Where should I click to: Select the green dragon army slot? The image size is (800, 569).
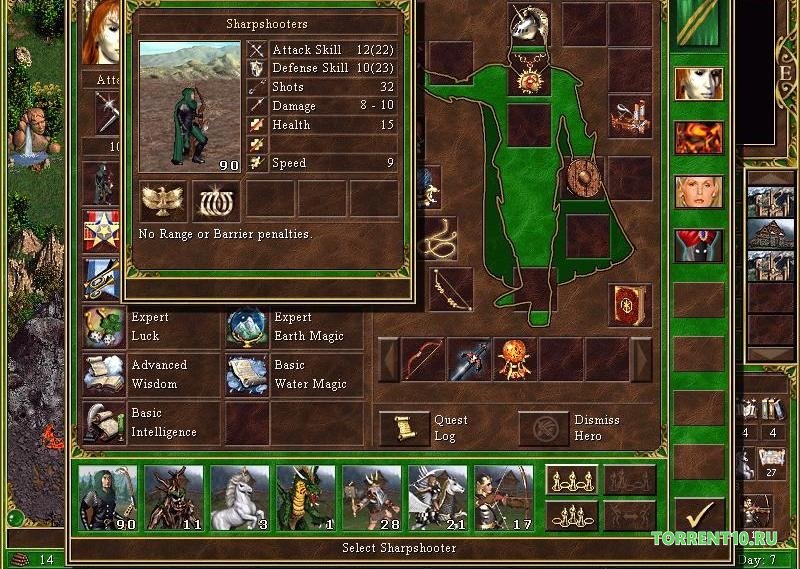point(305,497)
